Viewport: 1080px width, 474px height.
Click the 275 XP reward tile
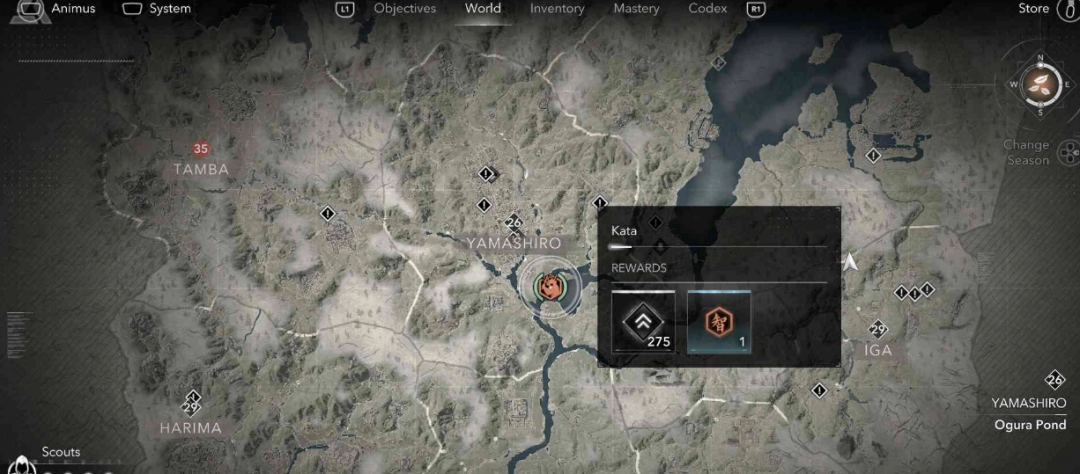643,322
